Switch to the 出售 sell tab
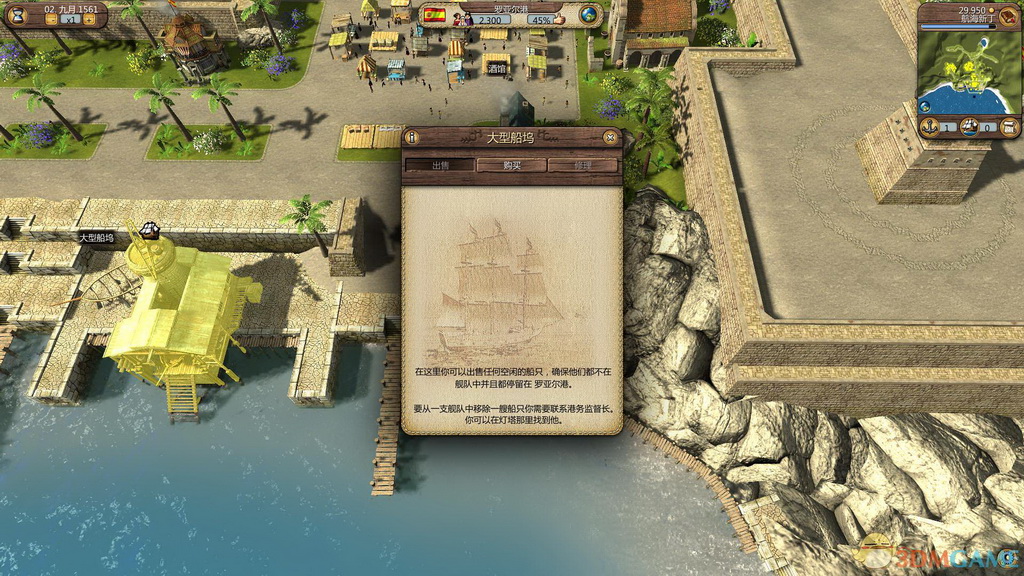 tap(439, 165)
